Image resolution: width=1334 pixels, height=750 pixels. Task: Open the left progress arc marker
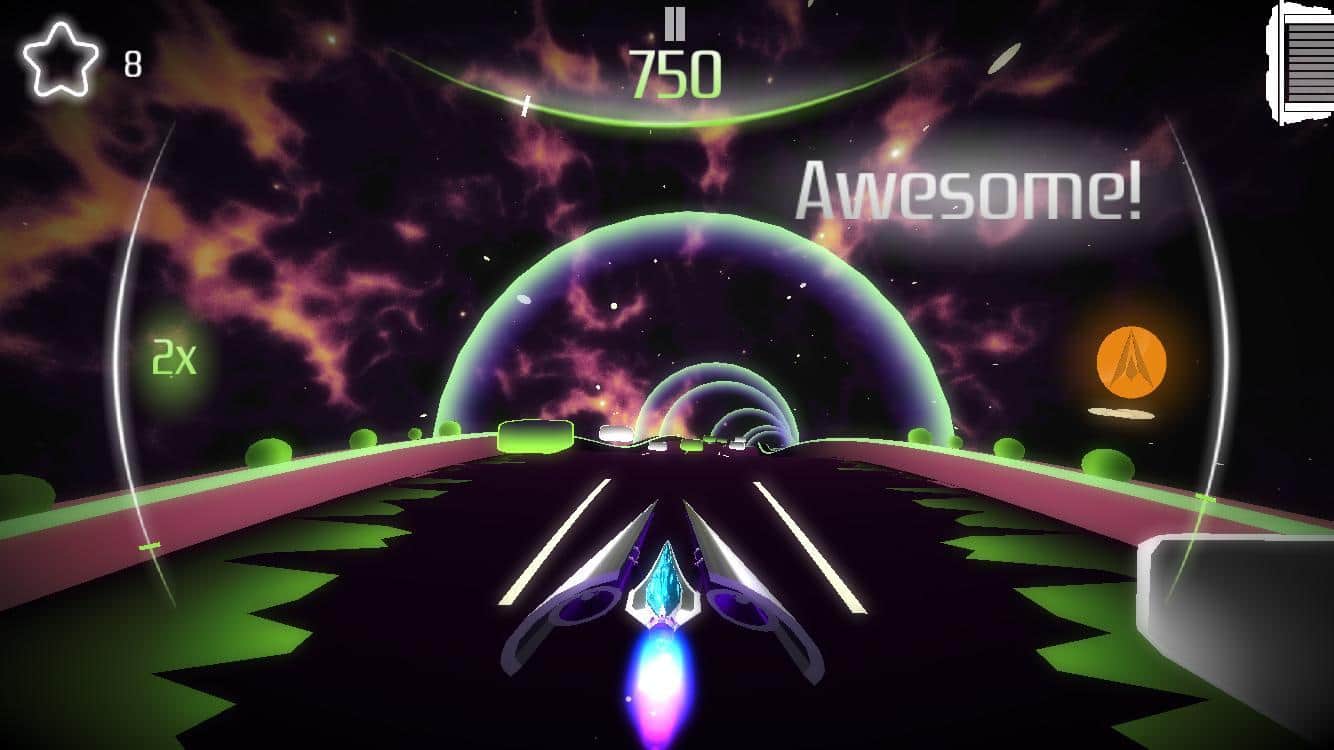coord(148,548)
